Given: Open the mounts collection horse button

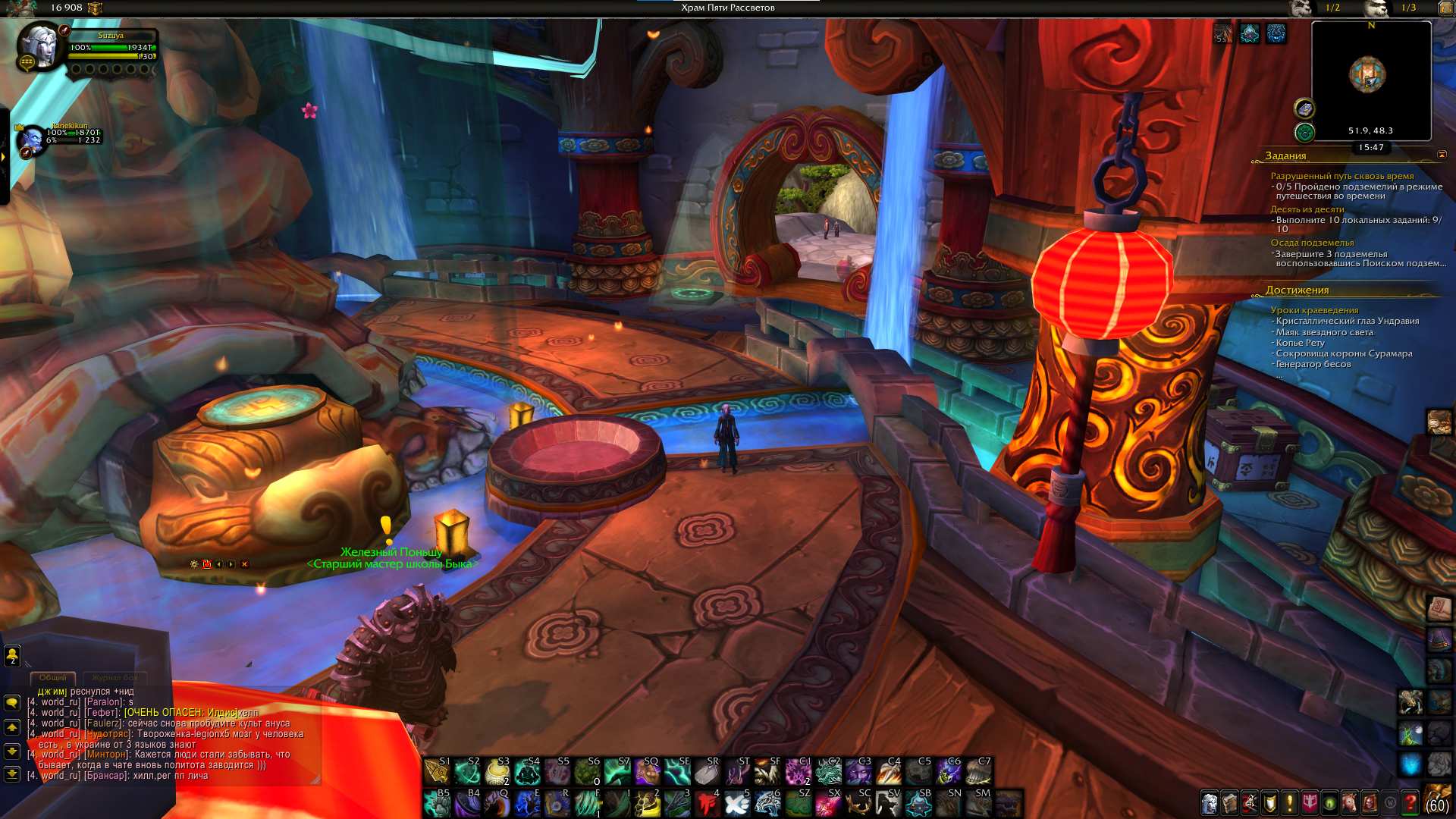Looking at the screenshot, I should (x=1350, y=802).
